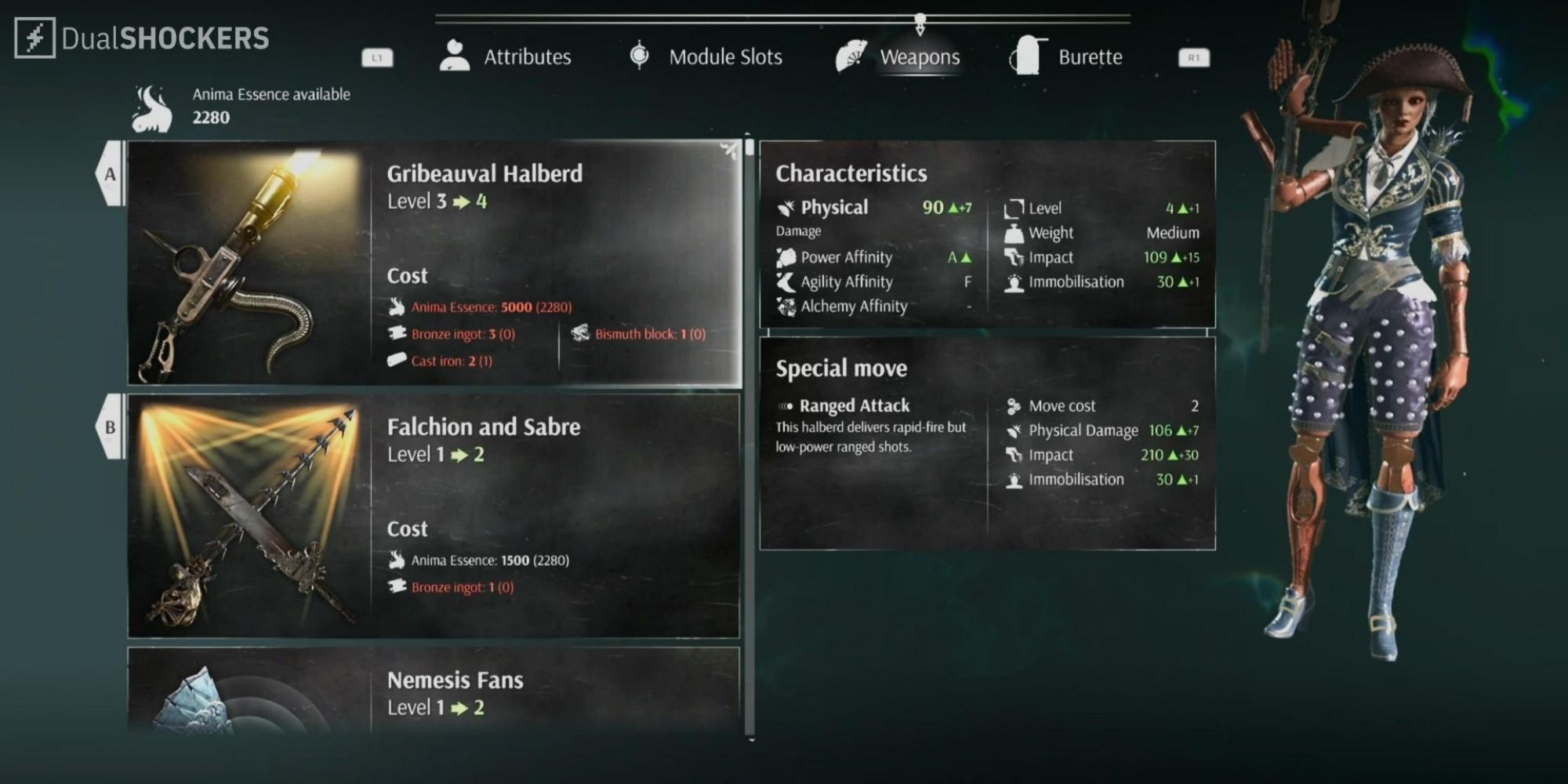Viewport: 1568px width, 784px height.
Task: Click the Immobilisation bell icon
Action: (1015, 281)
